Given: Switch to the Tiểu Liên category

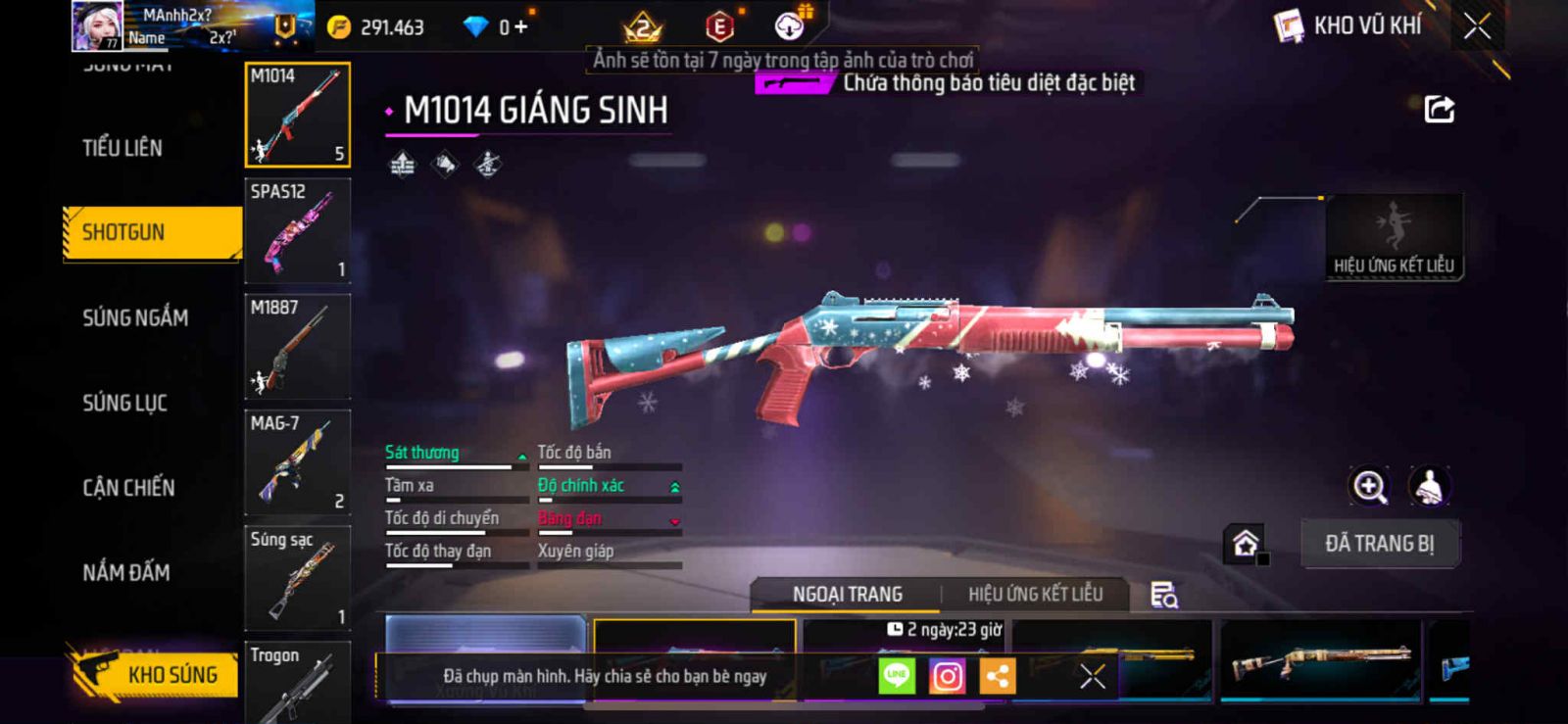Looking at the screenshot, I should [122, 148].
